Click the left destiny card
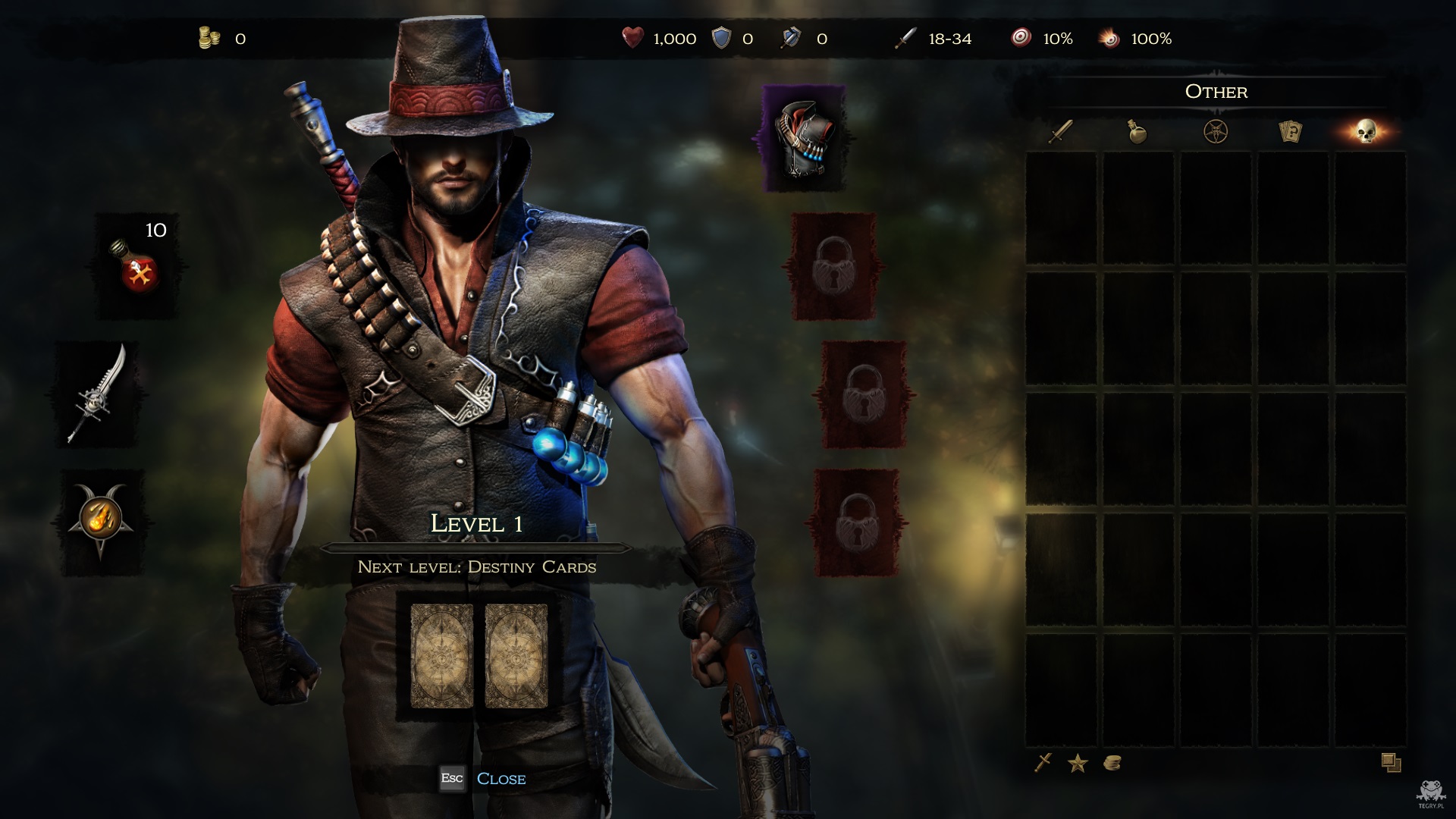Viewport: 1456px width, 819px height. point(441,656)
